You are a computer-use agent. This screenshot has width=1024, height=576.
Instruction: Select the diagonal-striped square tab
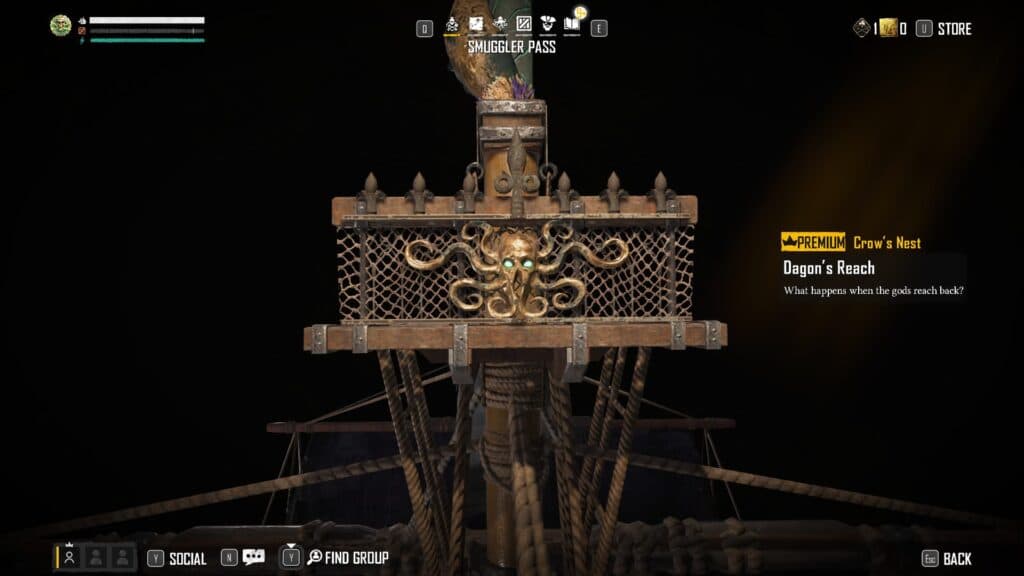[x=524, y=24]
